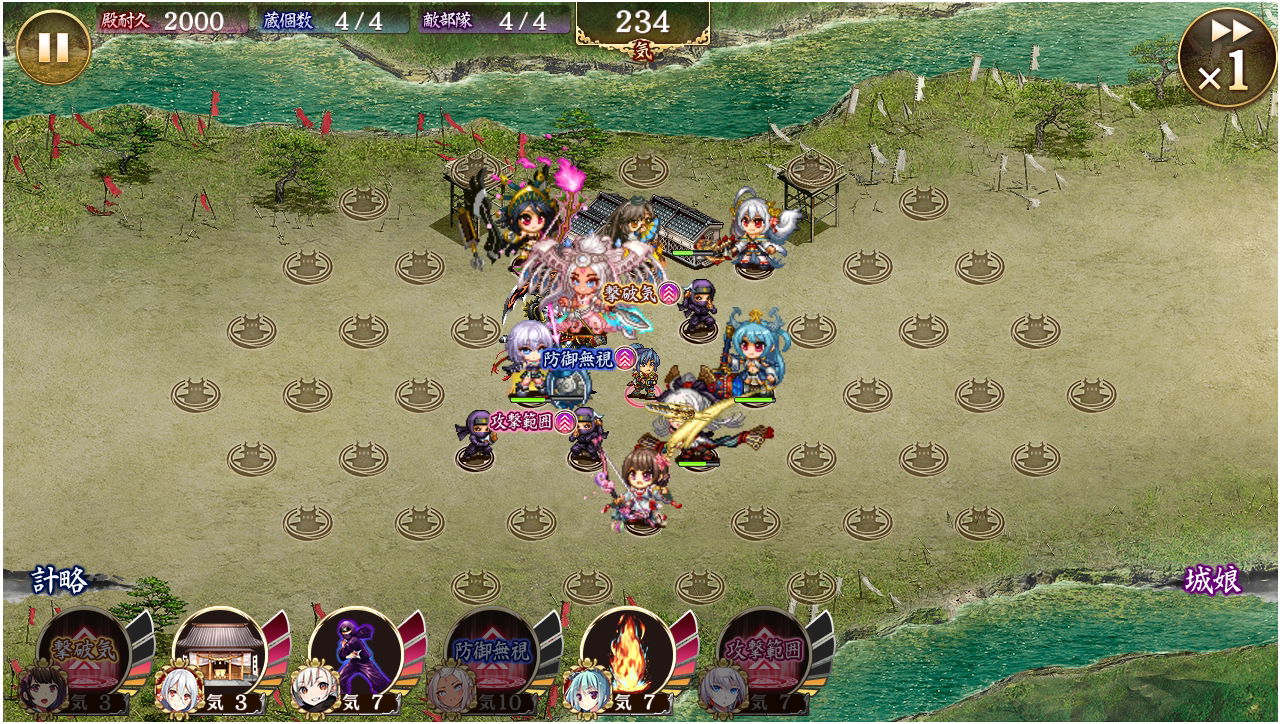
Task: Activate the 撃破気 strategy skill
Action: point(83,654)
